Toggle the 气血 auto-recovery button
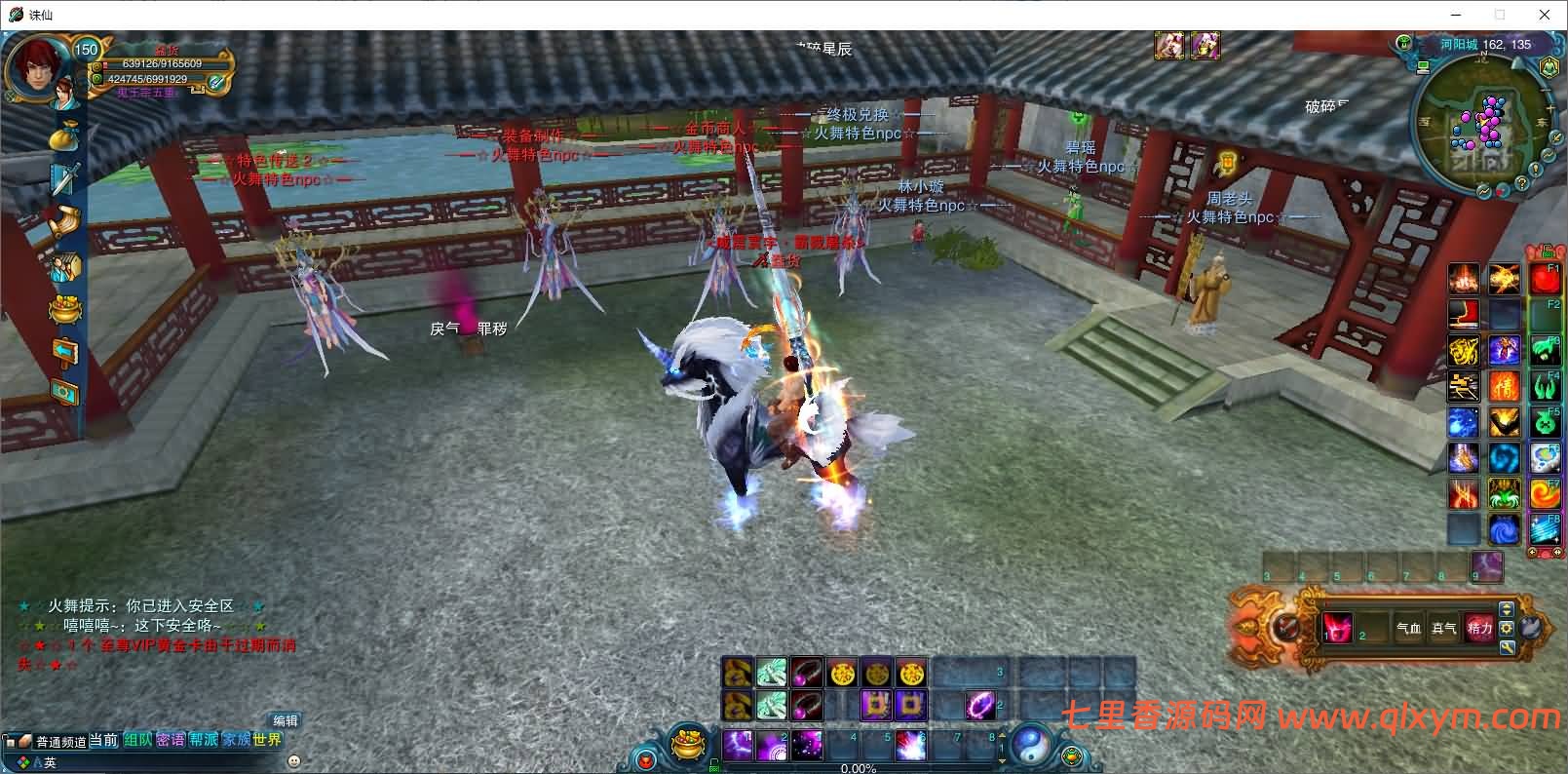Image resolution: width=1568 pixels, height=774 pixels. point(1409,629)
